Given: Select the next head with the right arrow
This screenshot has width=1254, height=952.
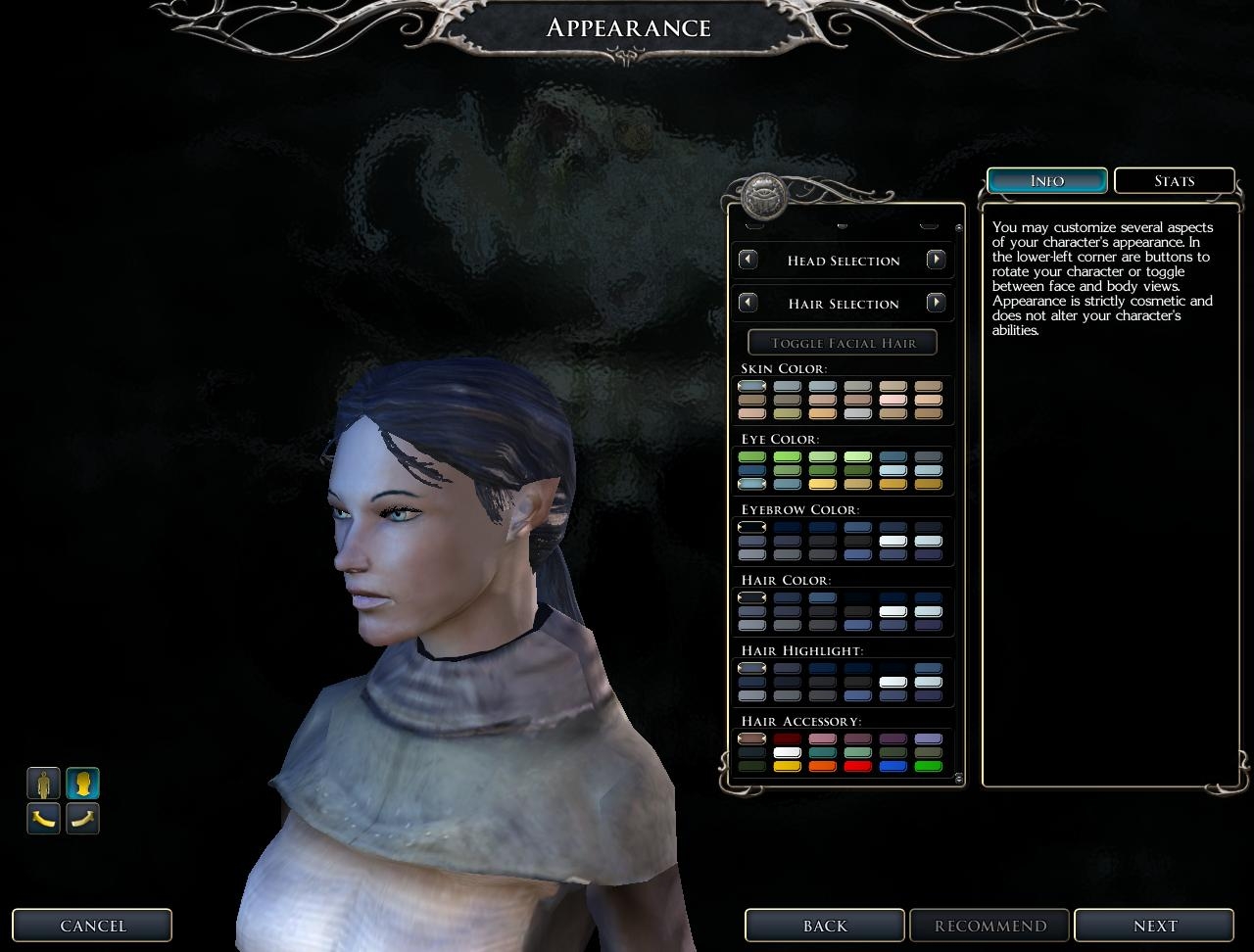Looking at the screenshot, I should [x=936, y=260].
